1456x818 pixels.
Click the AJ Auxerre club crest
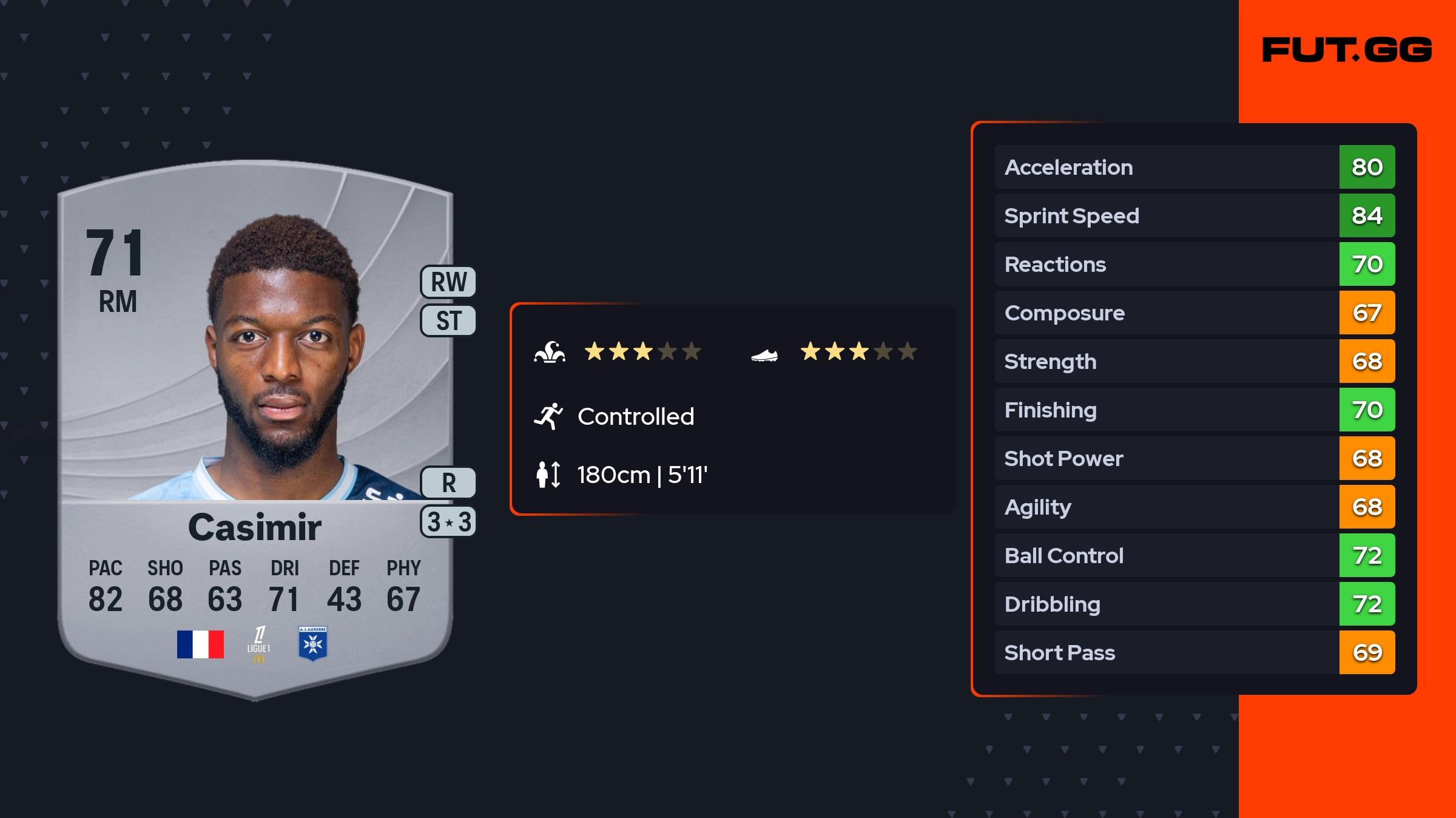(x=313, y=643)
